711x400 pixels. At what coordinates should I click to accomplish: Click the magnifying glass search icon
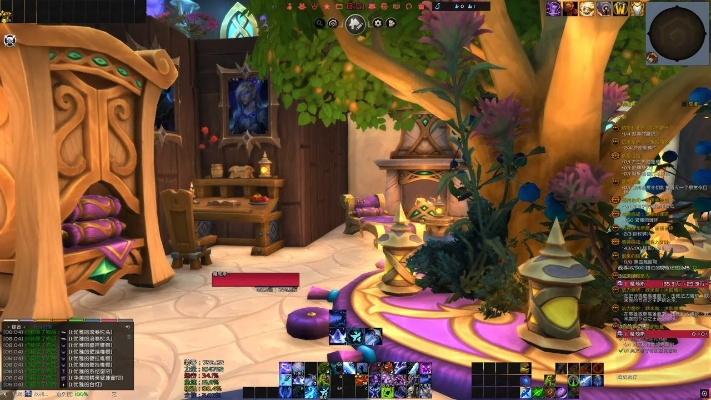coord(320,23)
